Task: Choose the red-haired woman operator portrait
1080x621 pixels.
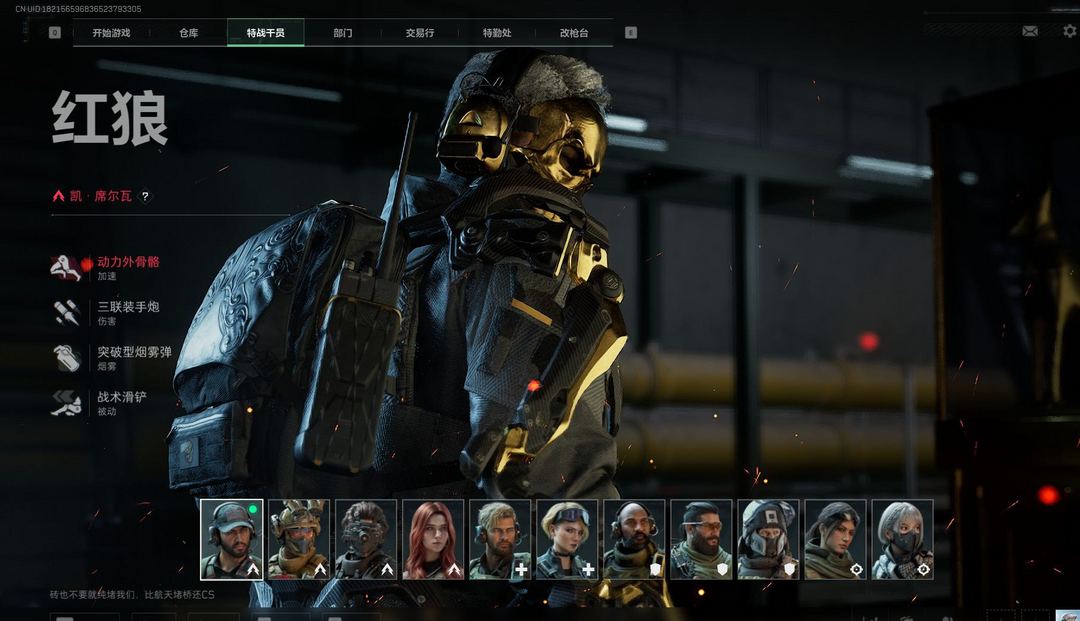Action: [433, 539]
